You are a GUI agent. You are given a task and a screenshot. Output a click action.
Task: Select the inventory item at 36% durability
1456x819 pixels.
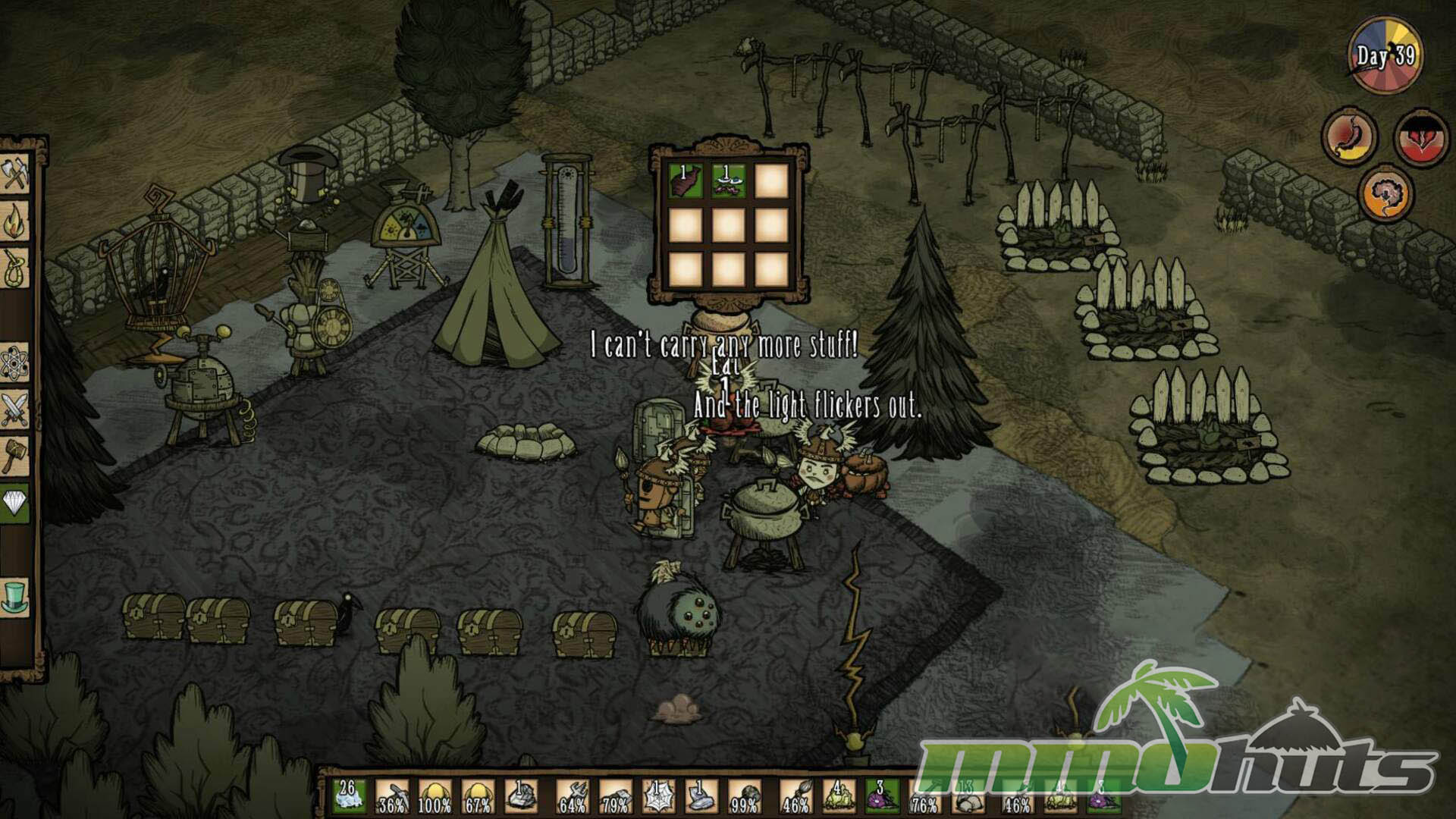pyautogui.click(x=392, y=797)
